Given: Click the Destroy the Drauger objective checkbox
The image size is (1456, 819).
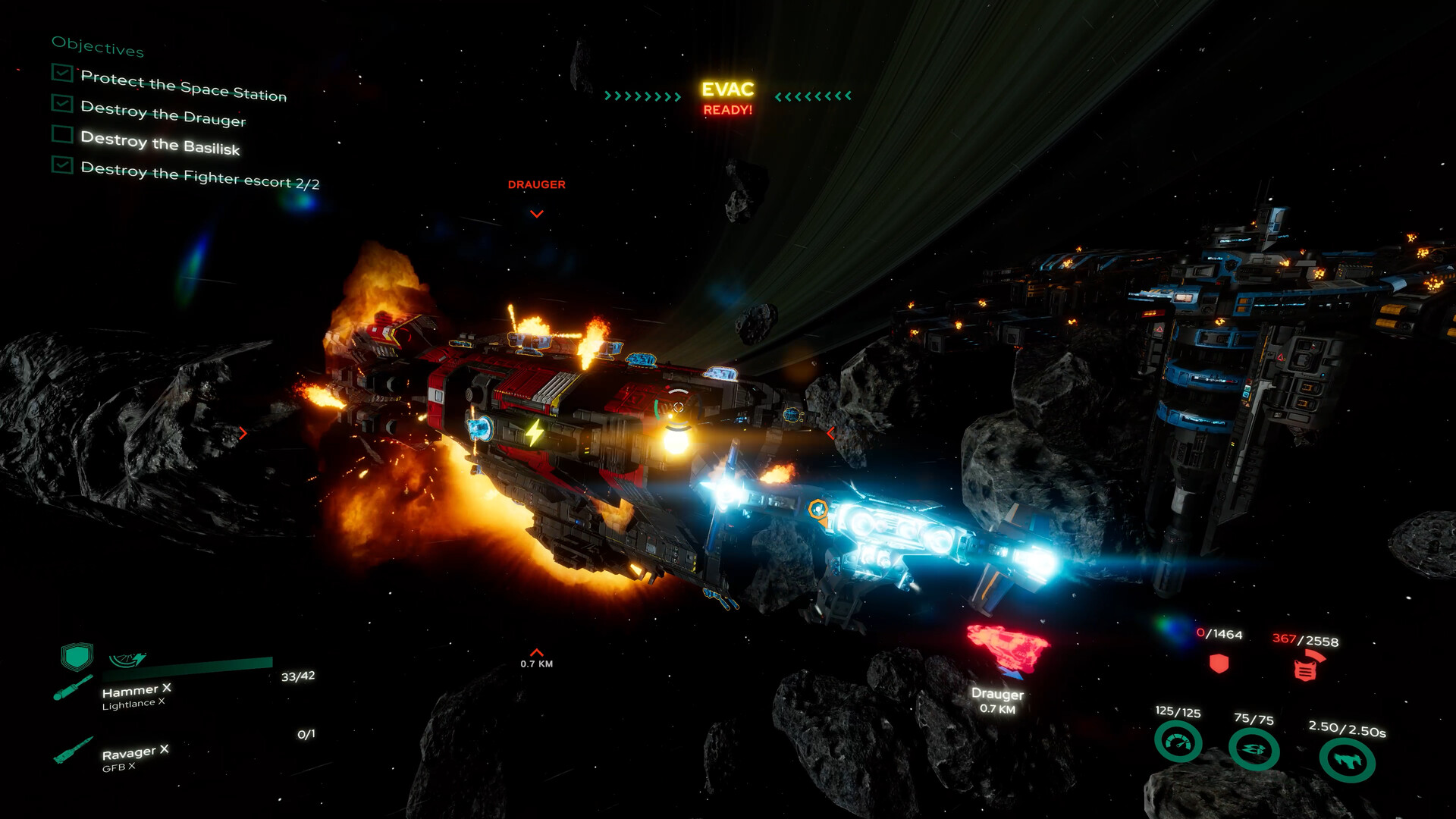Looking at the screenshot, I should click(x=62, y=103).
